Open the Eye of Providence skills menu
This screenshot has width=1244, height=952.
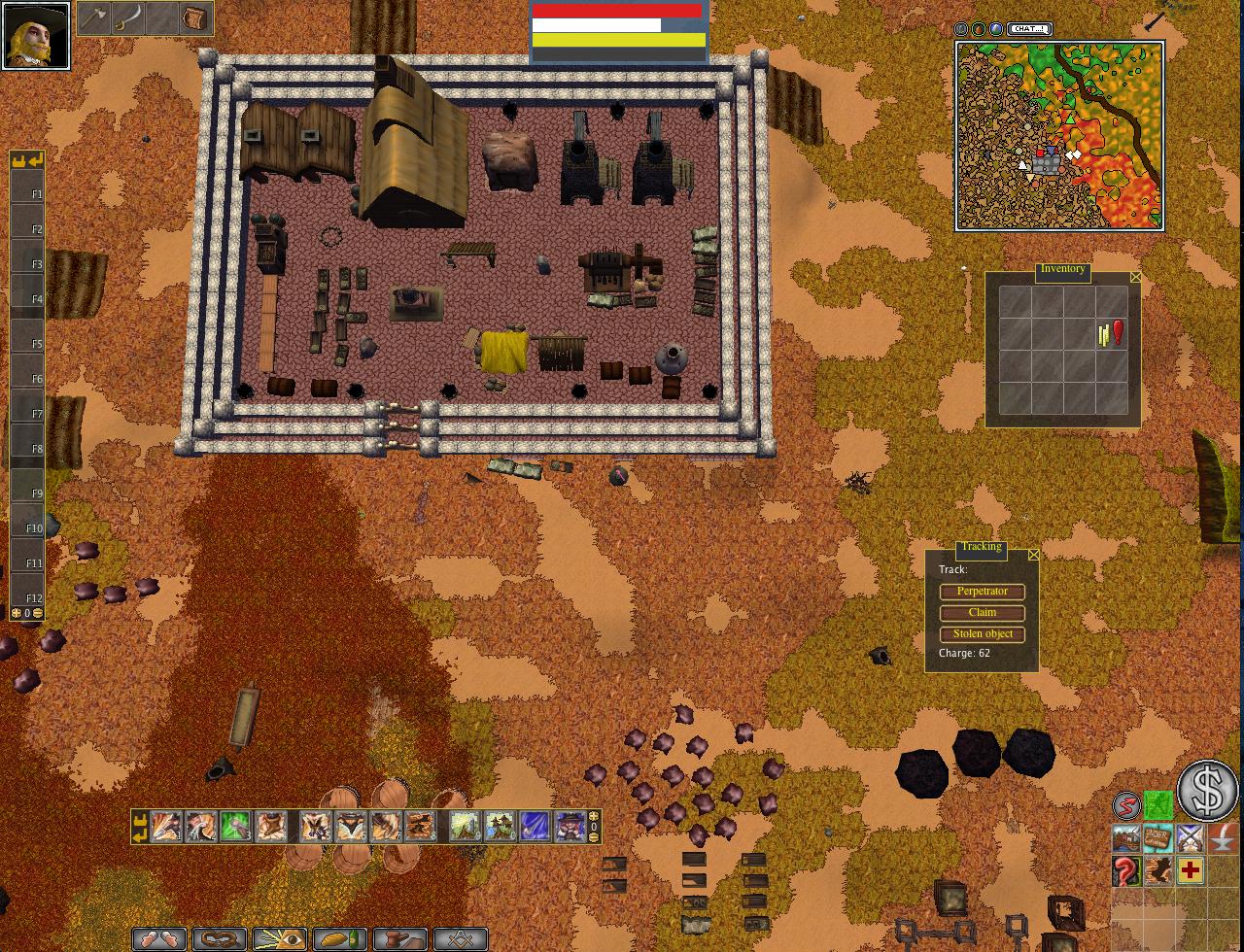point(280,939)
